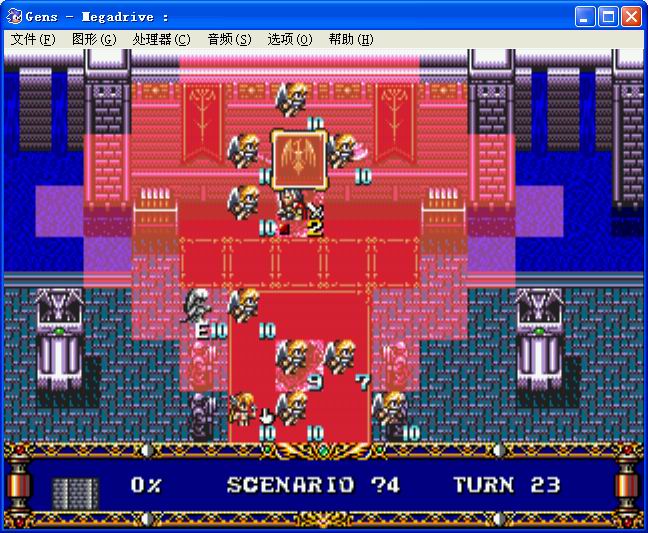Open the 音频 (Sound) menu
Screen dimensions: 648x533
click(229, 39)
